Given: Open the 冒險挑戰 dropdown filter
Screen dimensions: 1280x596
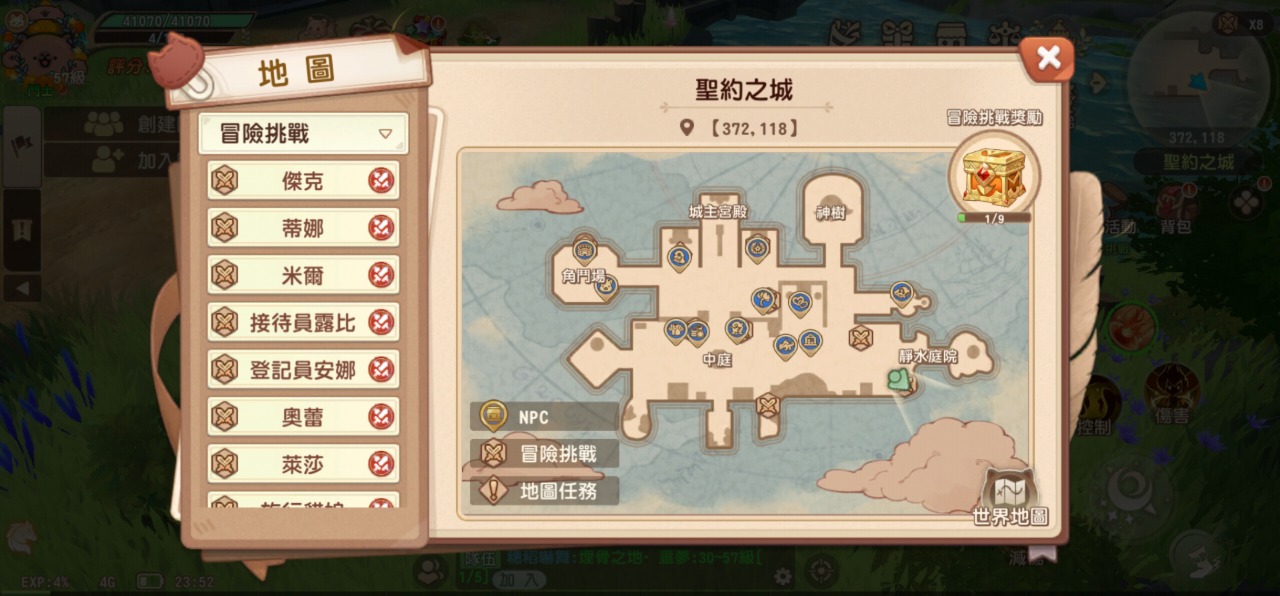Looking at the screenshot, I should click(303, 134).
